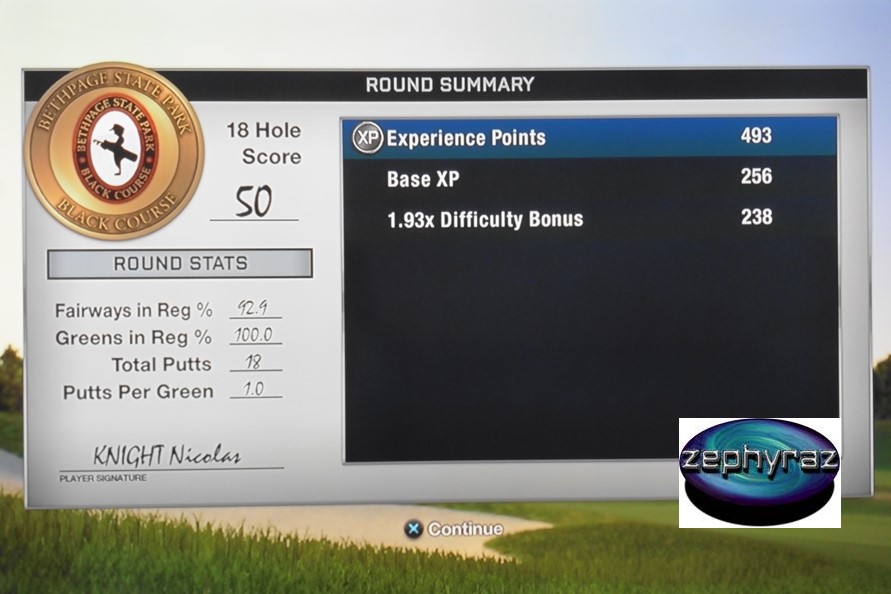Screen dimensions: 891x594
Task: Select the 1.93x Difficulty Bonus row
Action: pyautogui.click(x=590, y=218)
